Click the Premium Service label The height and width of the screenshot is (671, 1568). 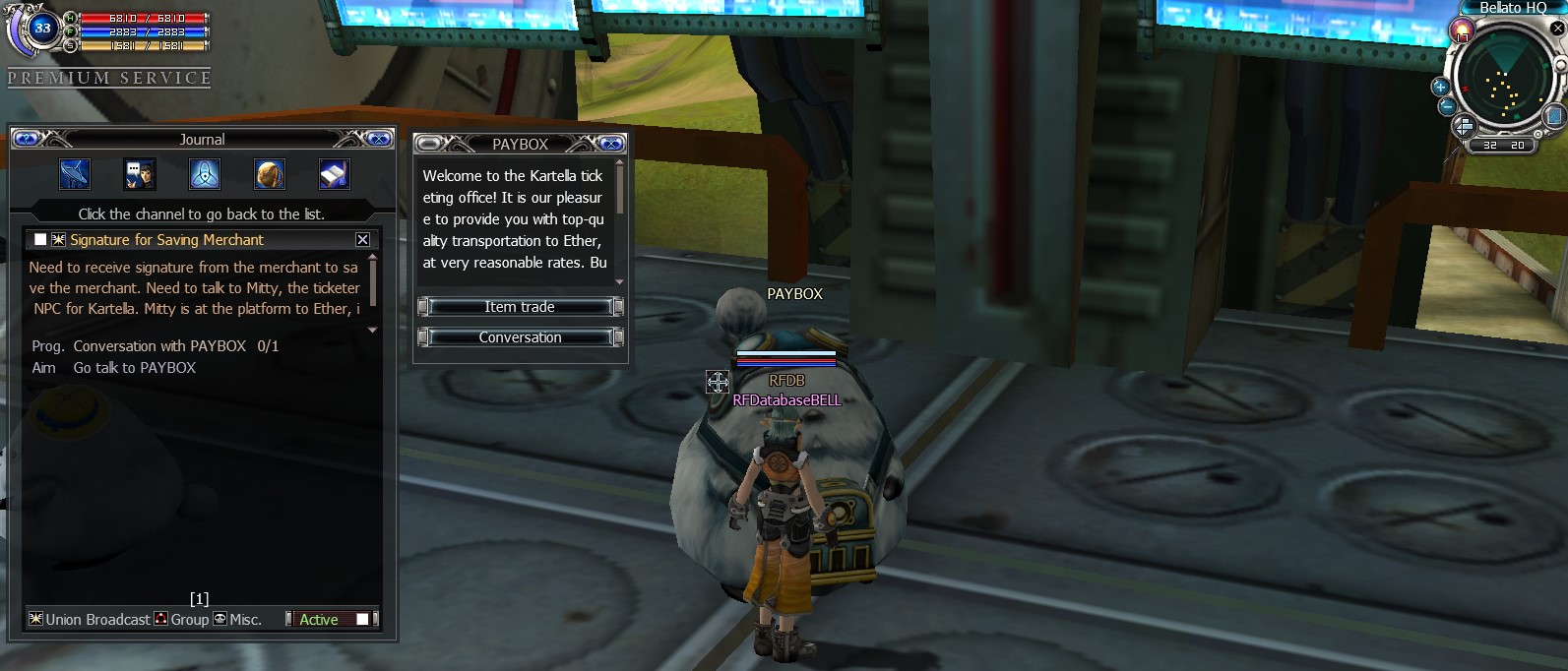click(109, 78)
